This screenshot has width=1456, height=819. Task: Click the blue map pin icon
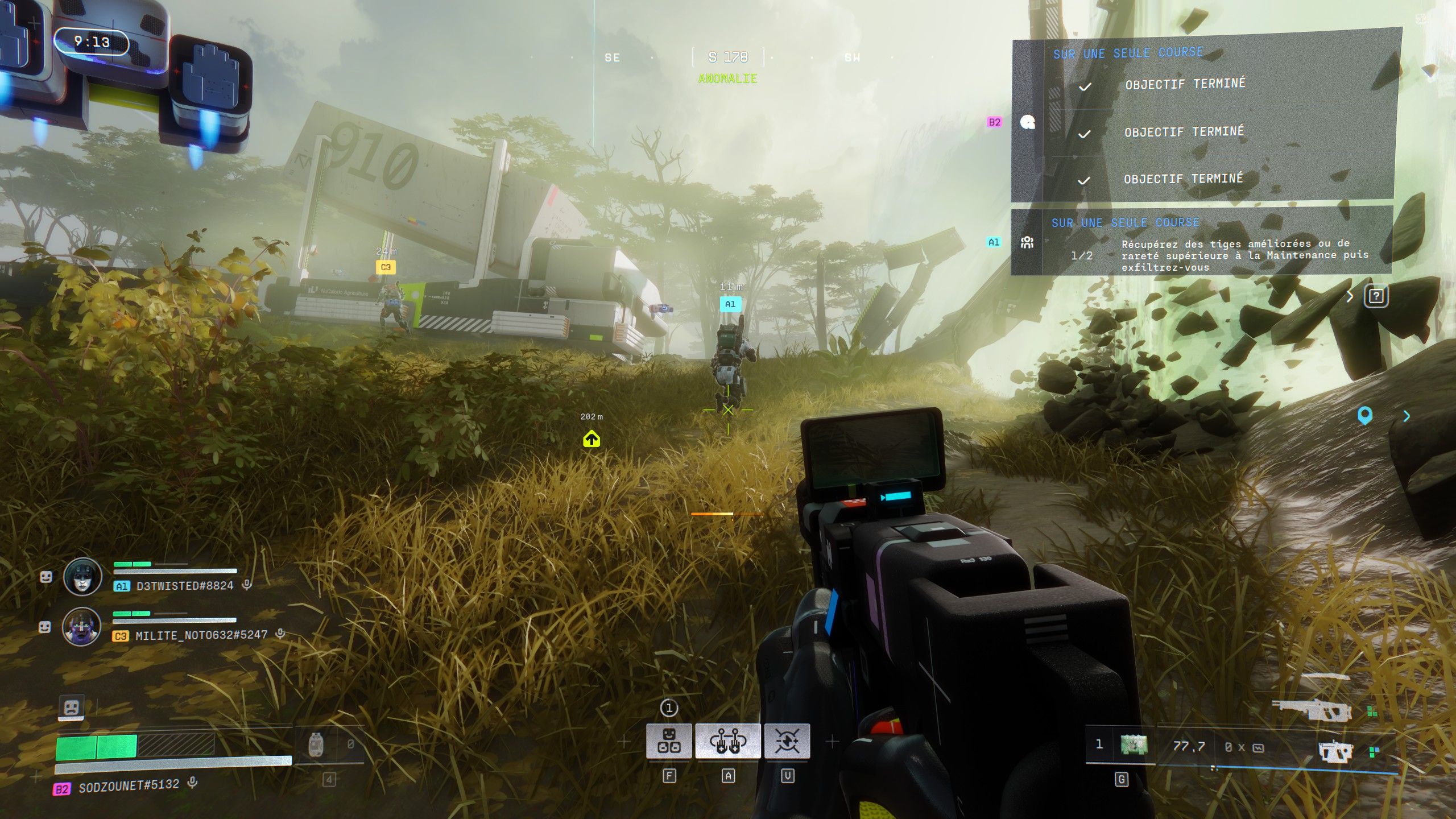(1364, 416)
